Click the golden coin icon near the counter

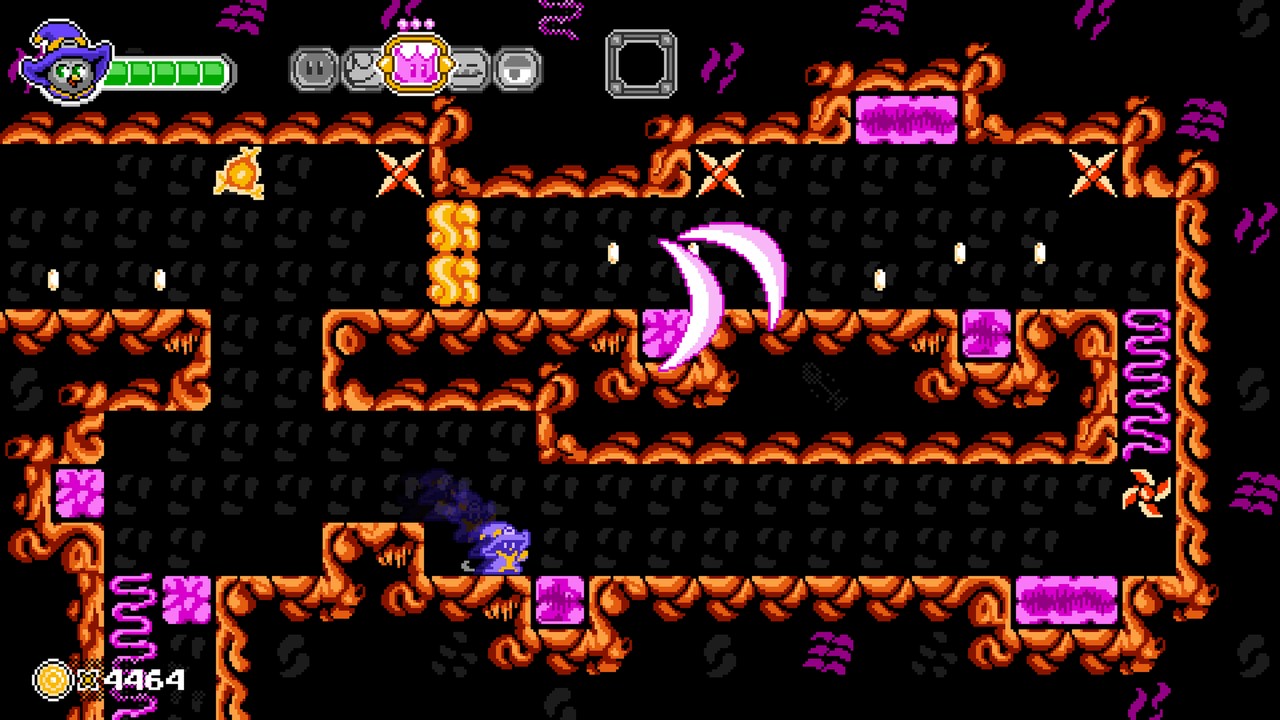click(52, 680)
